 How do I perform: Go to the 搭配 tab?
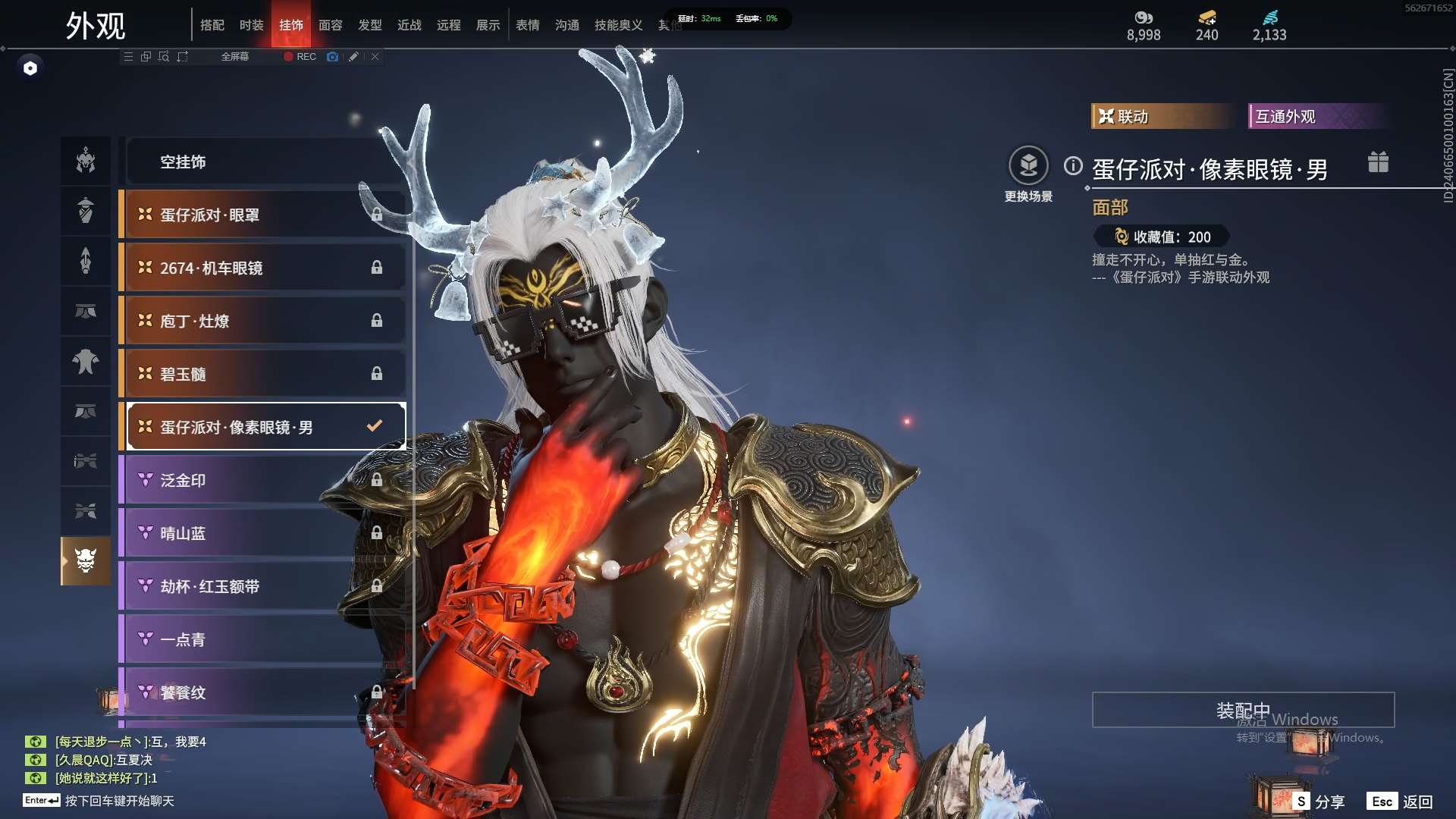pos(212,25)
